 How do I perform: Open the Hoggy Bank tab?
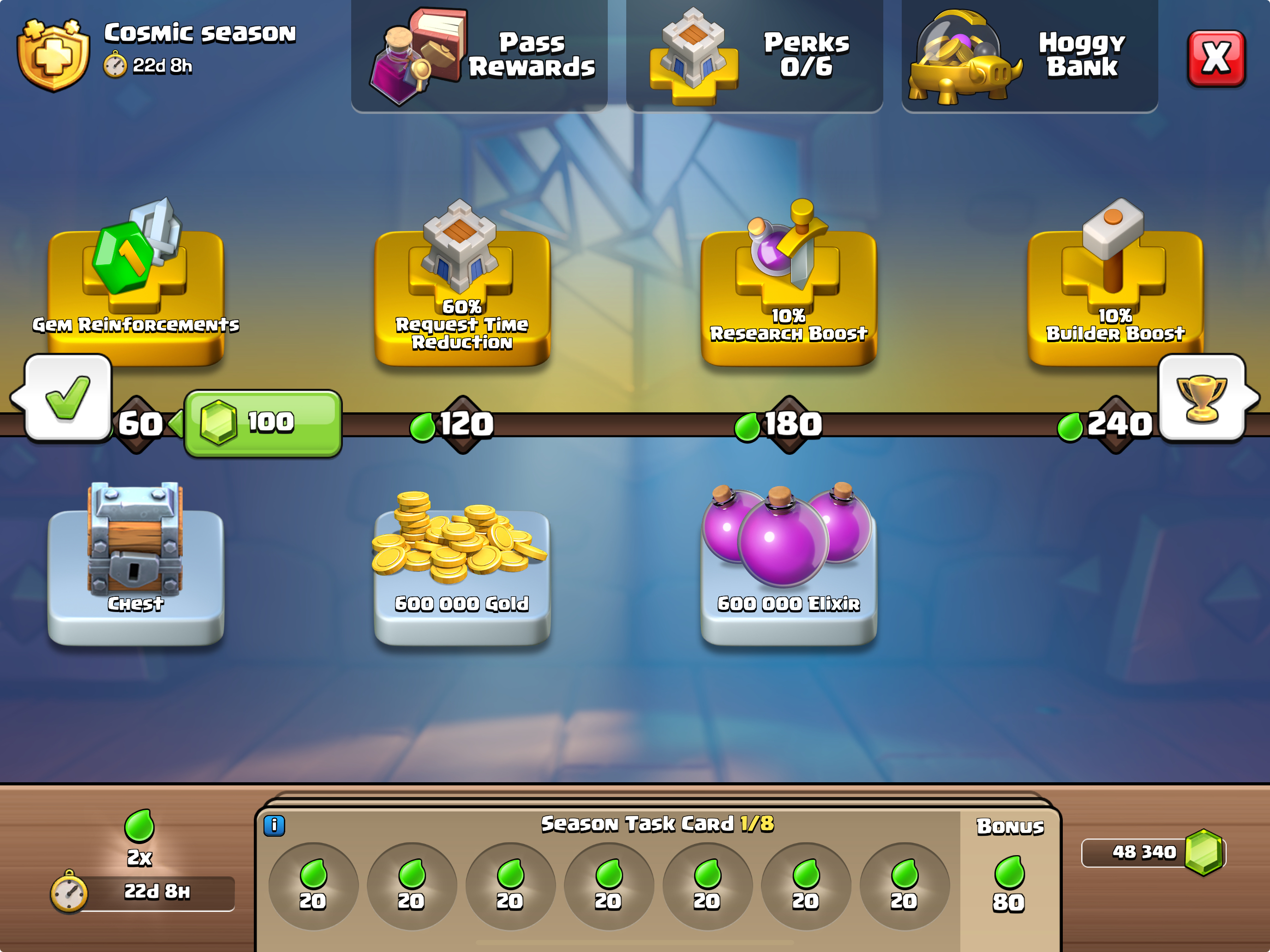pos(1029,56)
